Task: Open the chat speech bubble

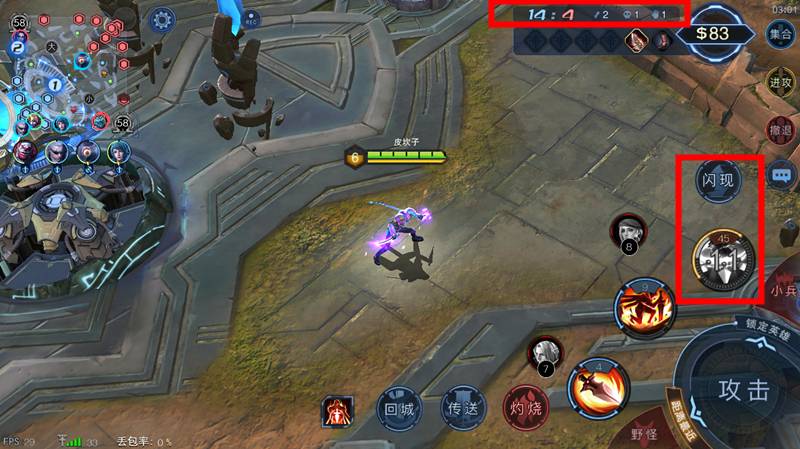Action: click(x=783, y=175)
